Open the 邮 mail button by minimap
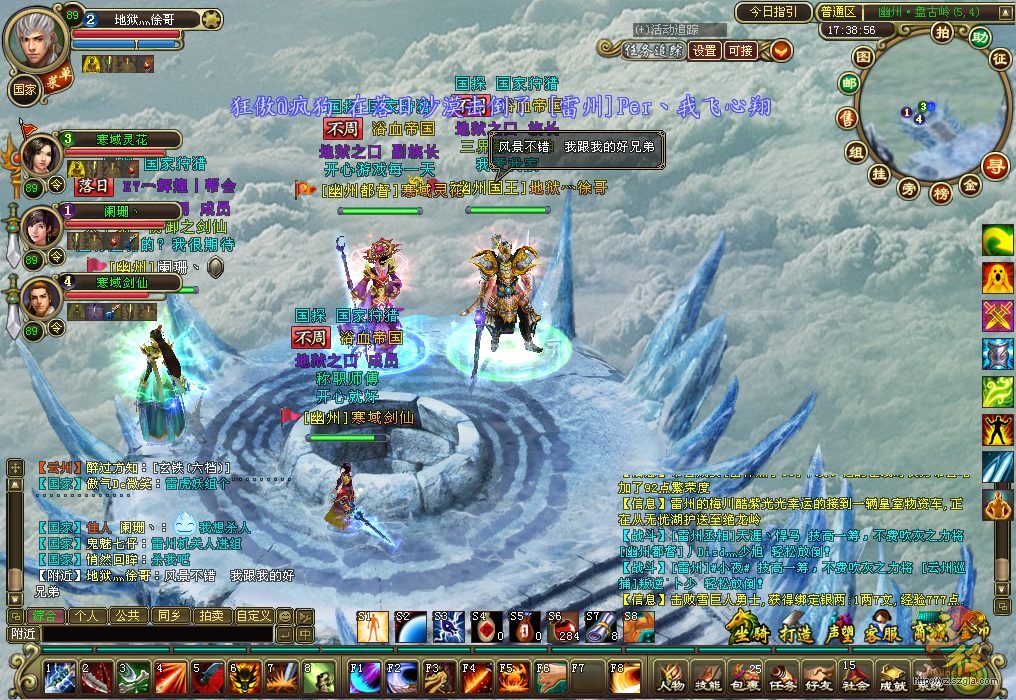1016x700 pixels. click(x=849, y=84)
